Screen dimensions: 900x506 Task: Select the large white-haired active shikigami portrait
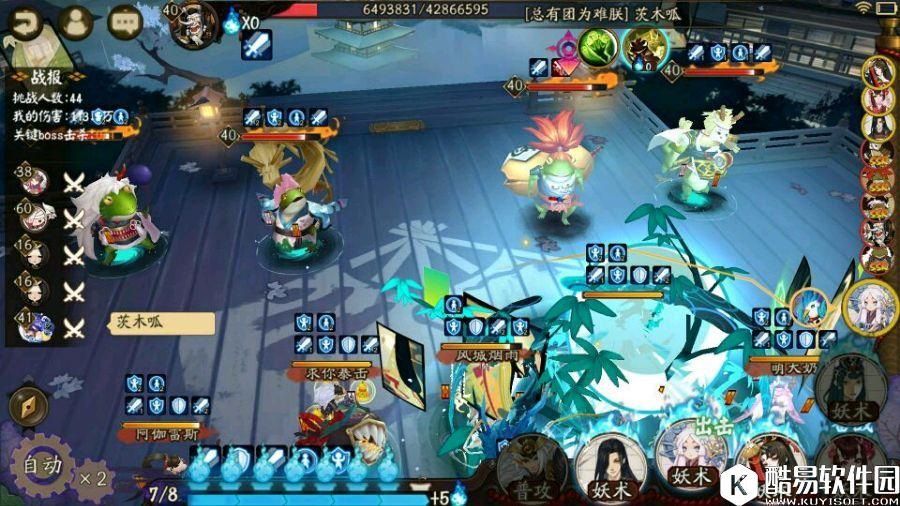point(870,306)
